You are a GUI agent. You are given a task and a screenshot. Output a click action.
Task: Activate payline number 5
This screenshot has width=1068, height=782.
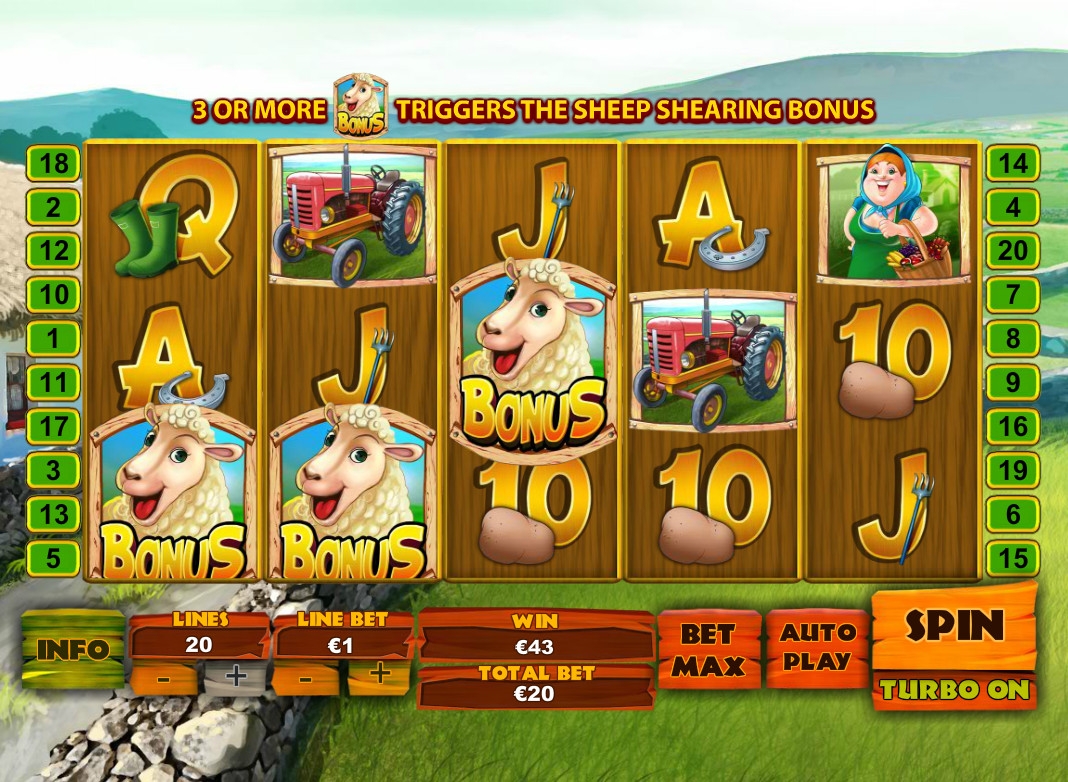point(53,557)
